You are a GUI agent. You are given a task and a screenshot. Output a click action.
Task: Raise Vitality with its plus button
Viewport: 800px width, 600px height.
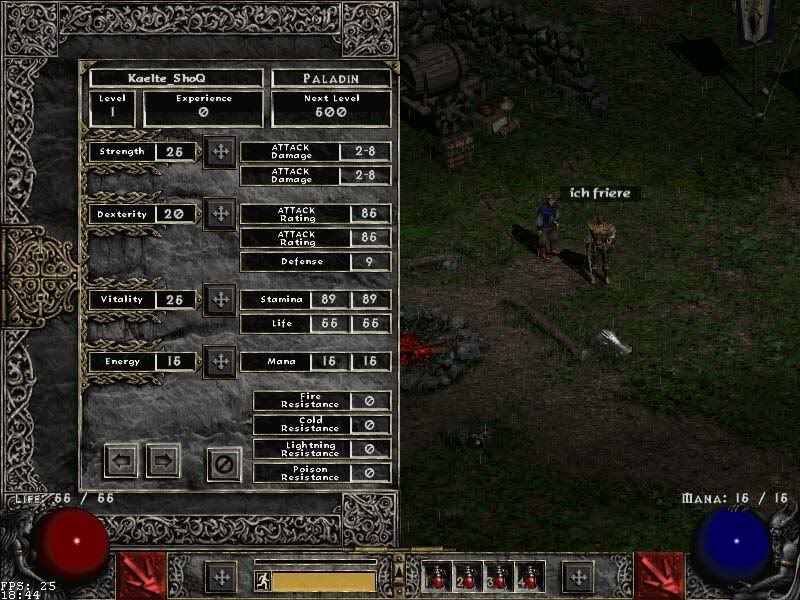[x=220, y=299]
